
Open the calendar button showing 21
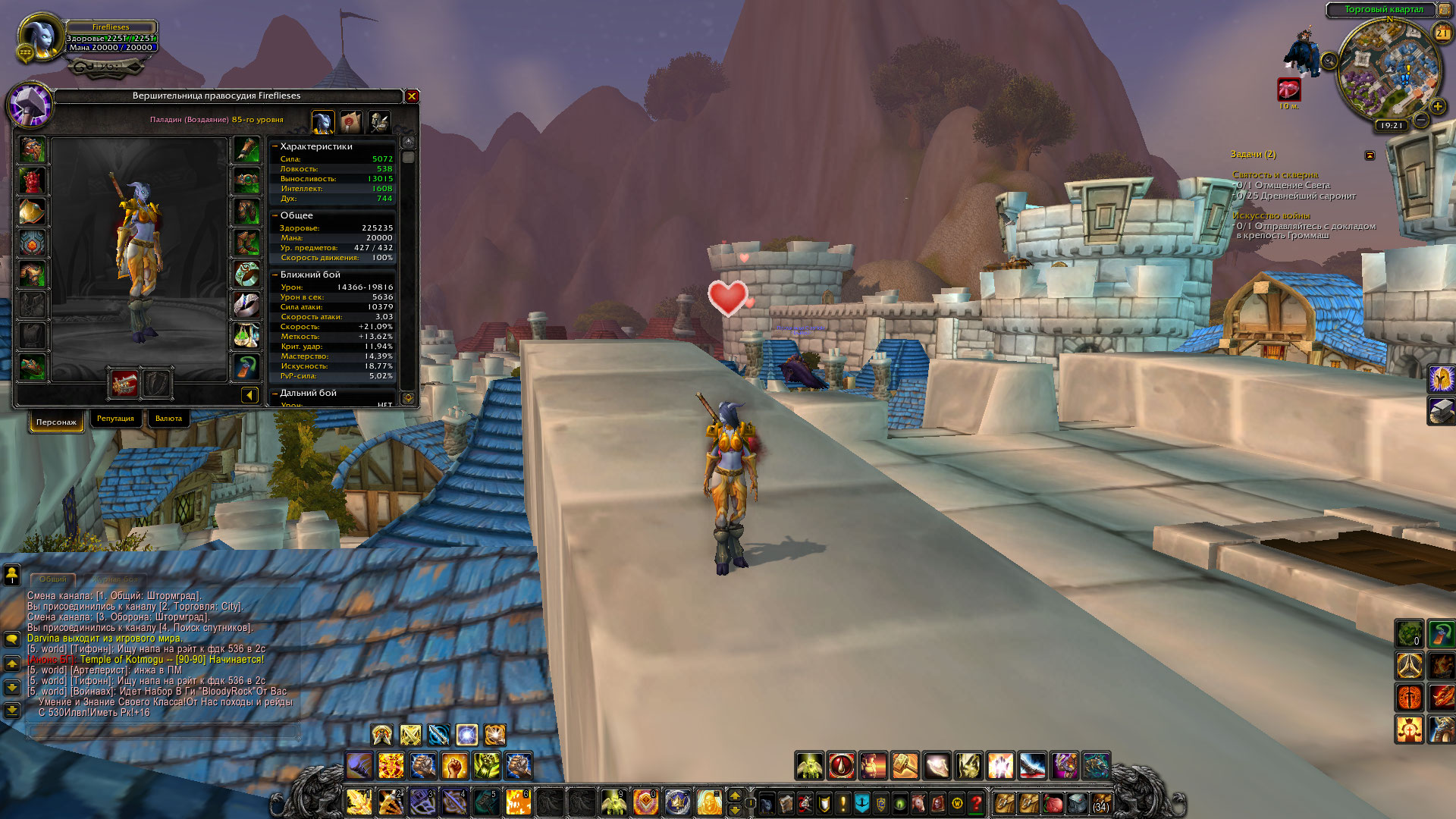pyautogui.click(x=1442, y=33)
